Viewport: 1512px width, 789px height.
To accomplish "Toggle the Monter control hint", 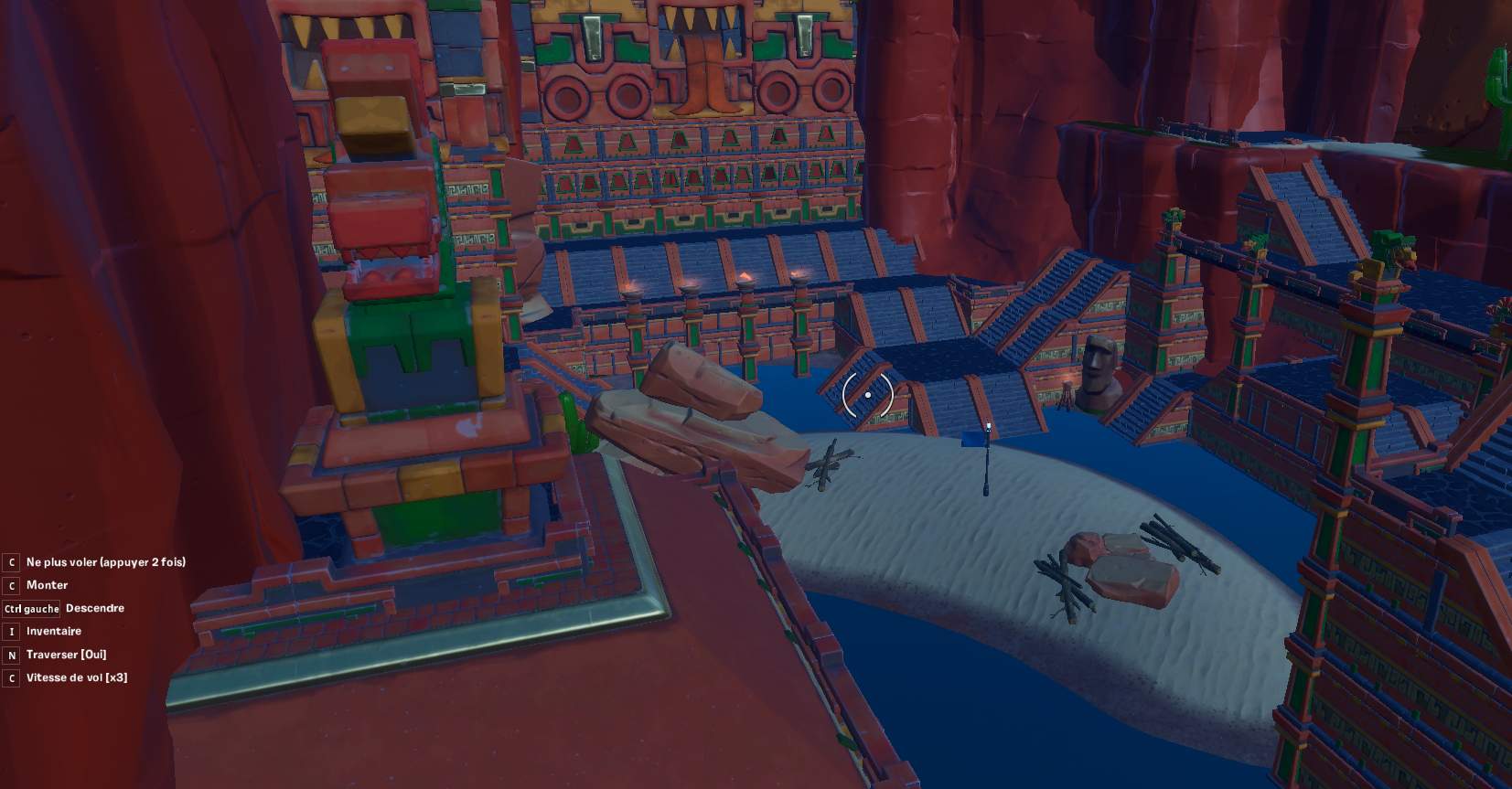I will point(49,585).
